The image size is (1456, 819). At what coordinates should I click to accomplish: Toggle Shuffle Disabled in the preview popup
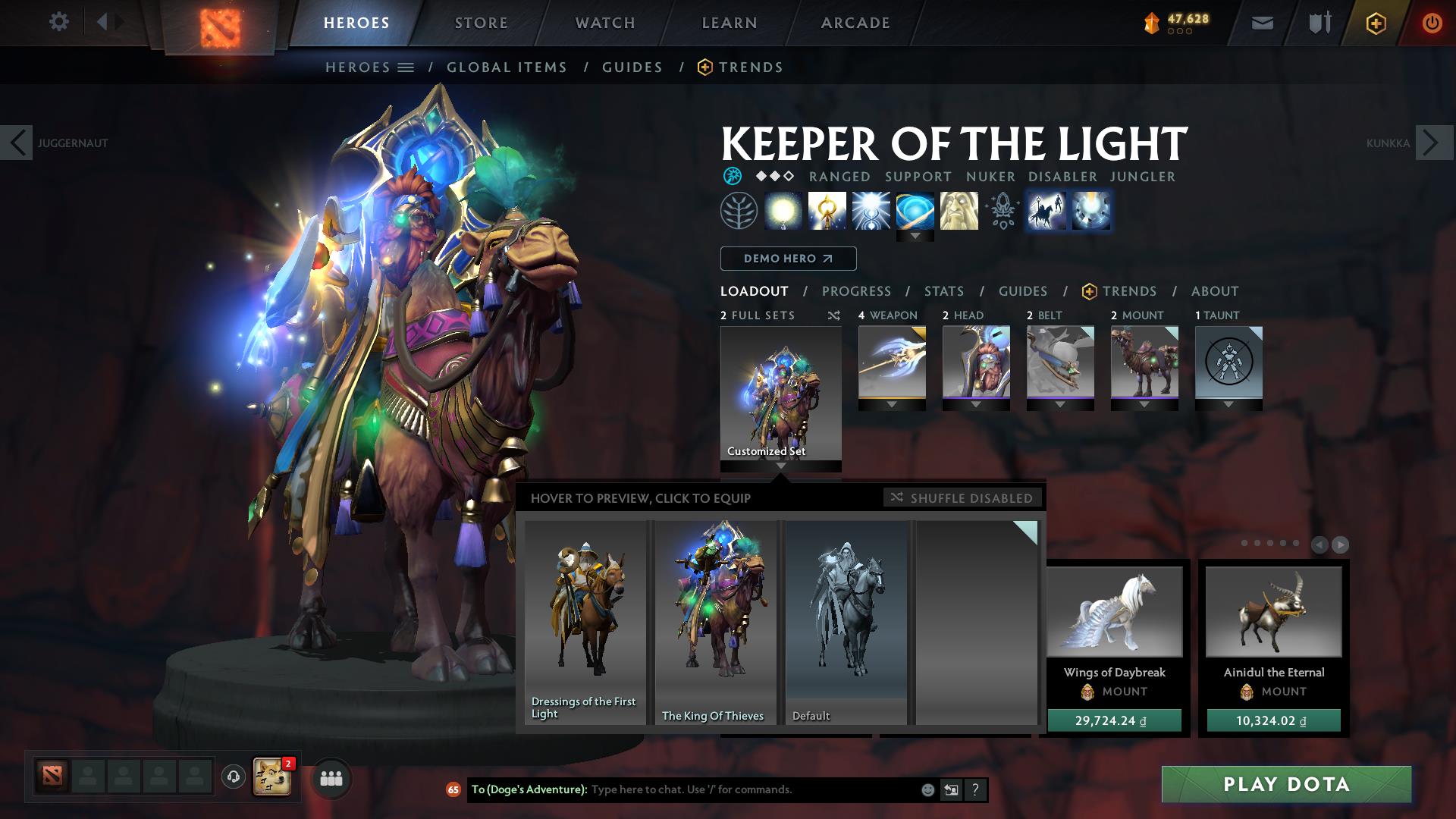click(x=962, y=498)
